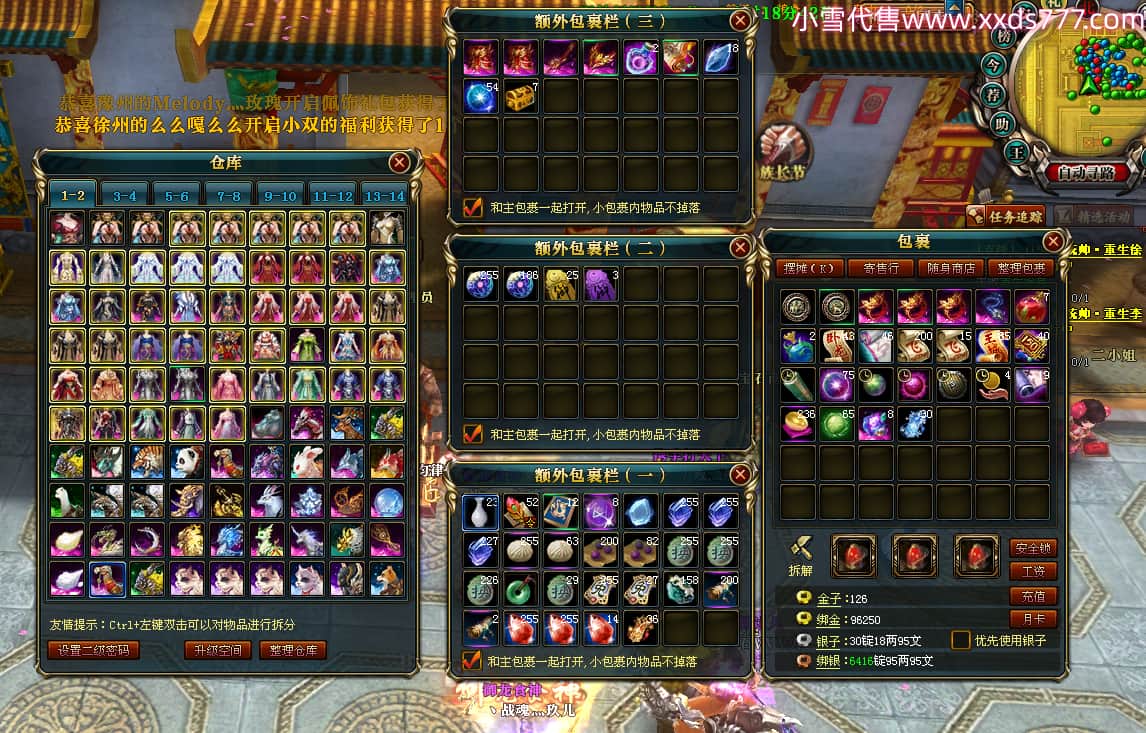
Task: Switch to warehouse tab 3-4
Action: (124, 196)
